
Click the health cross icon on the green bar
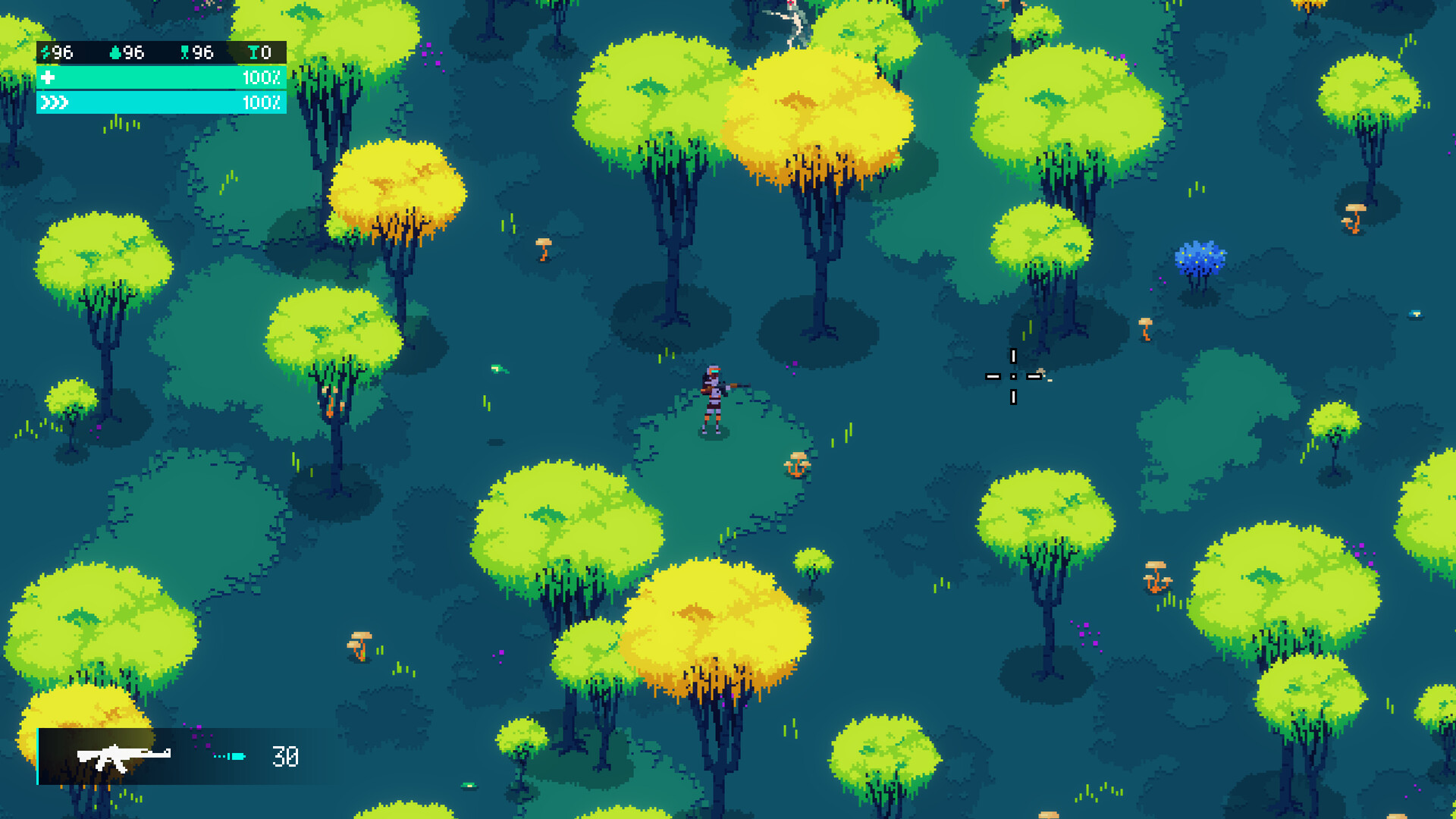click(49, 77)
